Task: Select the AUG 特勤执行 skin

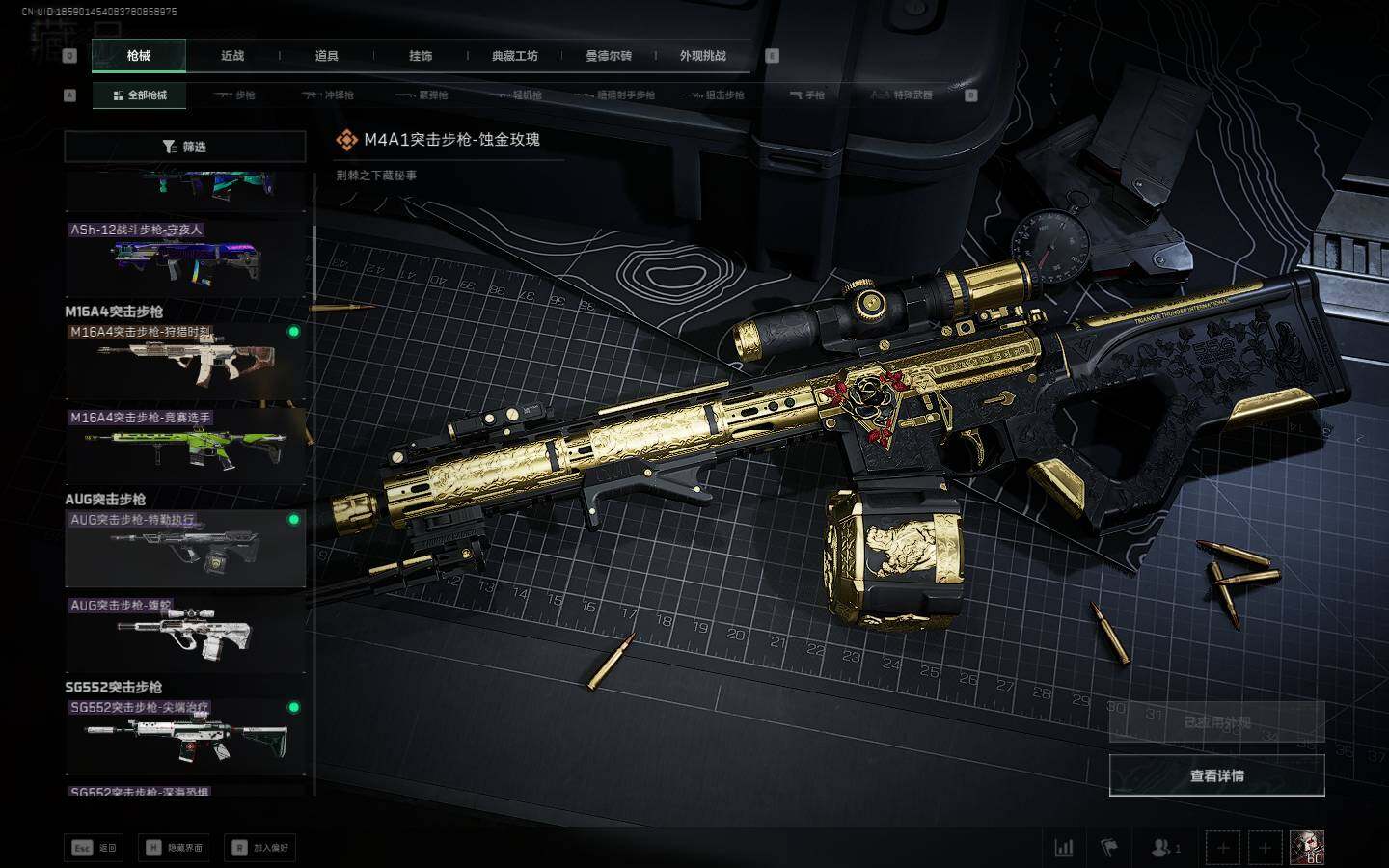Action: 185,548
